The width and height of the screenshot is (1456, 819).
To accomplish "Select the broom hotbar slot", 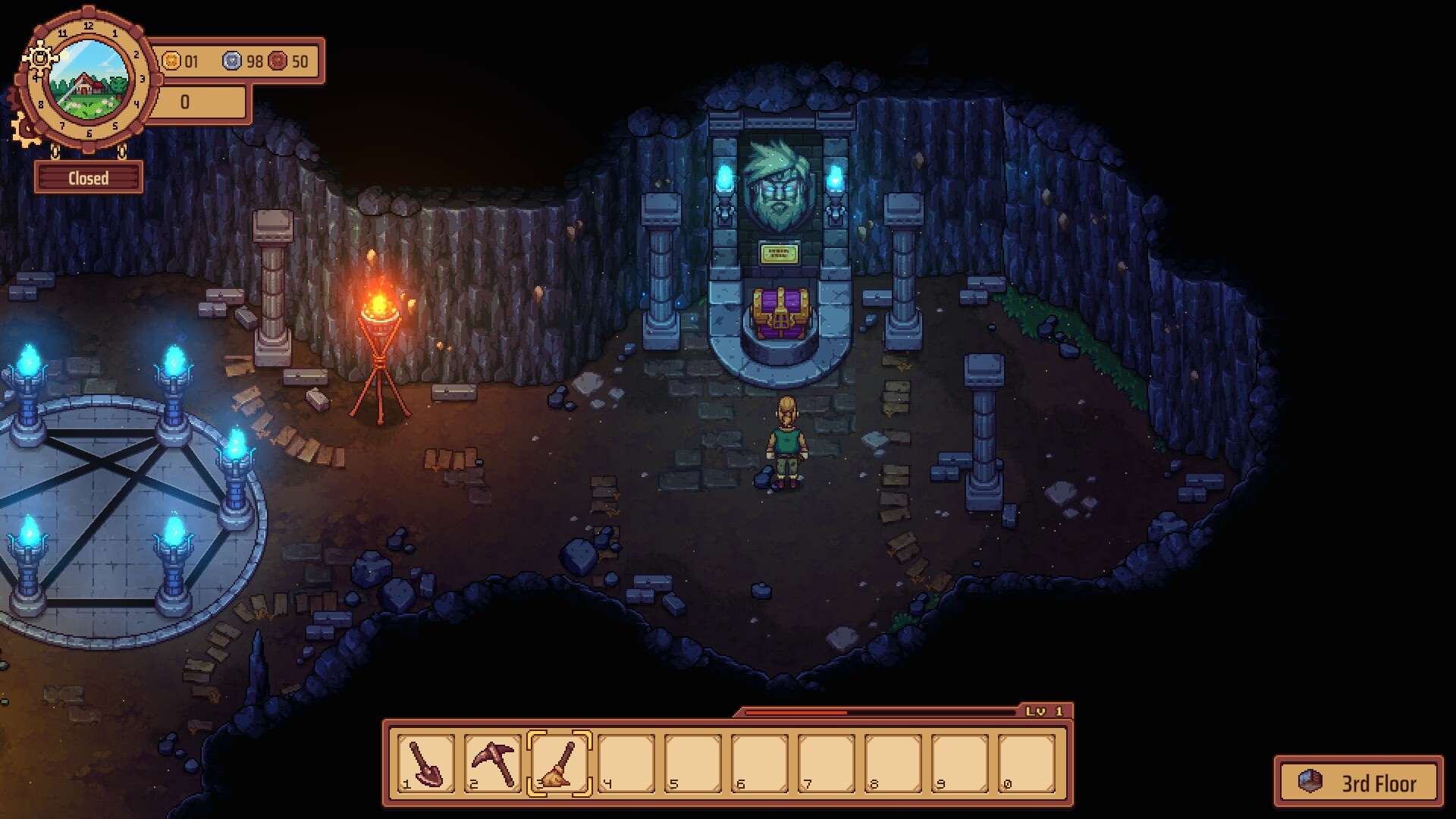I will [x=559, y=763].
